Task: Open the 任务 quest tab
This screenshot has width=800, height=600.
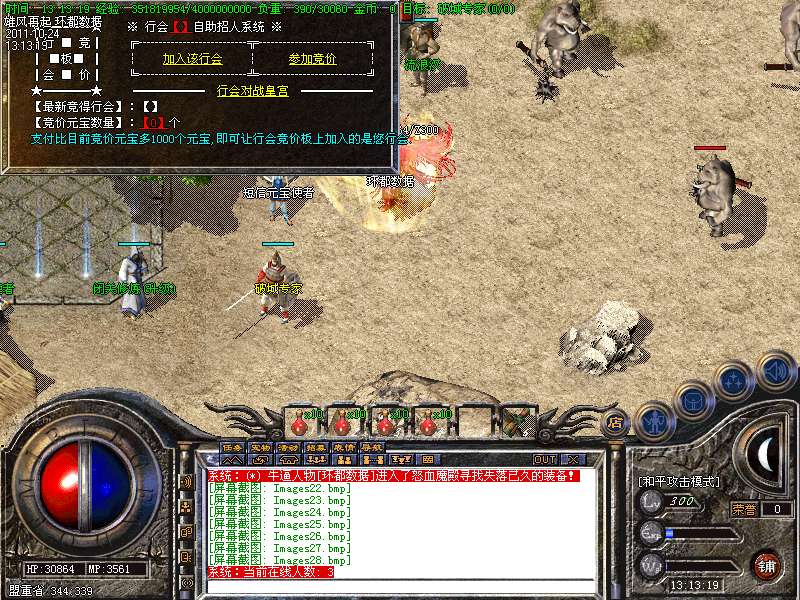Action: click(x=232, y=447)
